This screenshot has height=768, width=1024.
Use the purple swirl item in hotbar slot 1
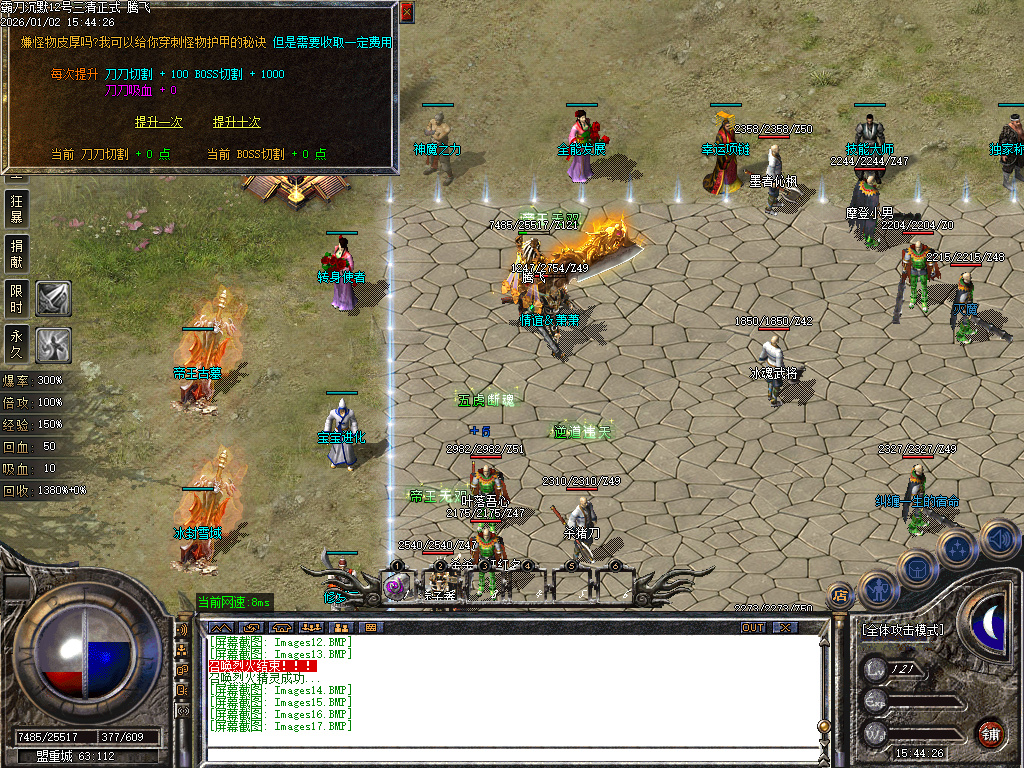pos(396,587)
